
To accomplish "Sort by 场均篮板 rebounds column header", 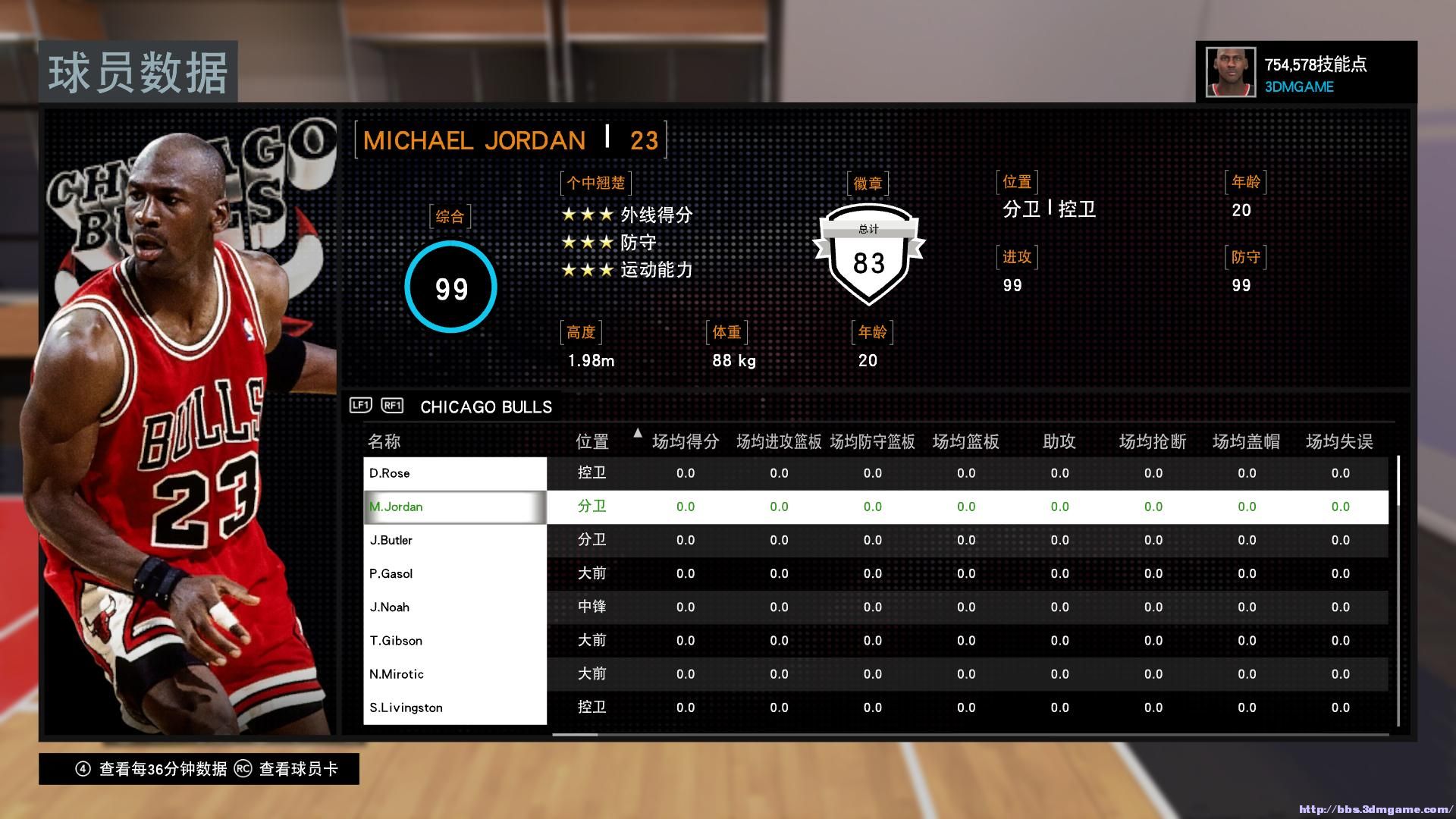I will (965, 441).
